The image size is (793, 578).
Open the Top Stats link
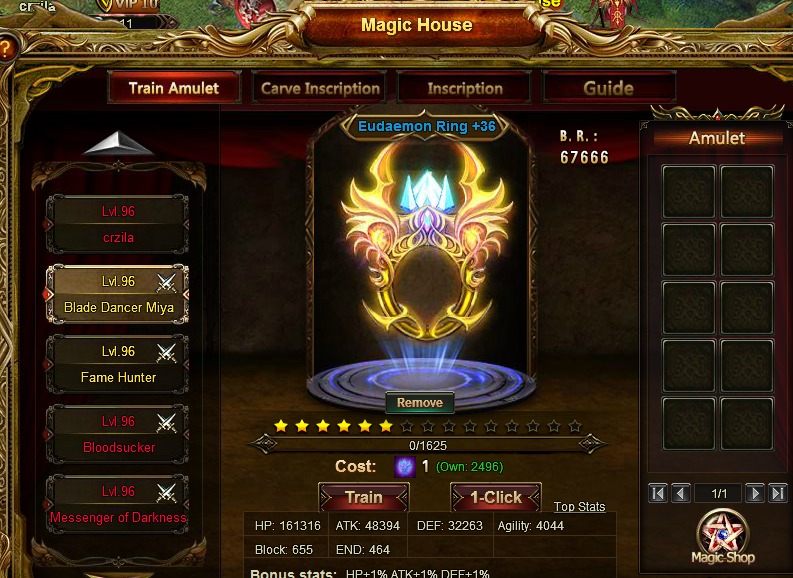pyautogui.click(x=579, y=507)
